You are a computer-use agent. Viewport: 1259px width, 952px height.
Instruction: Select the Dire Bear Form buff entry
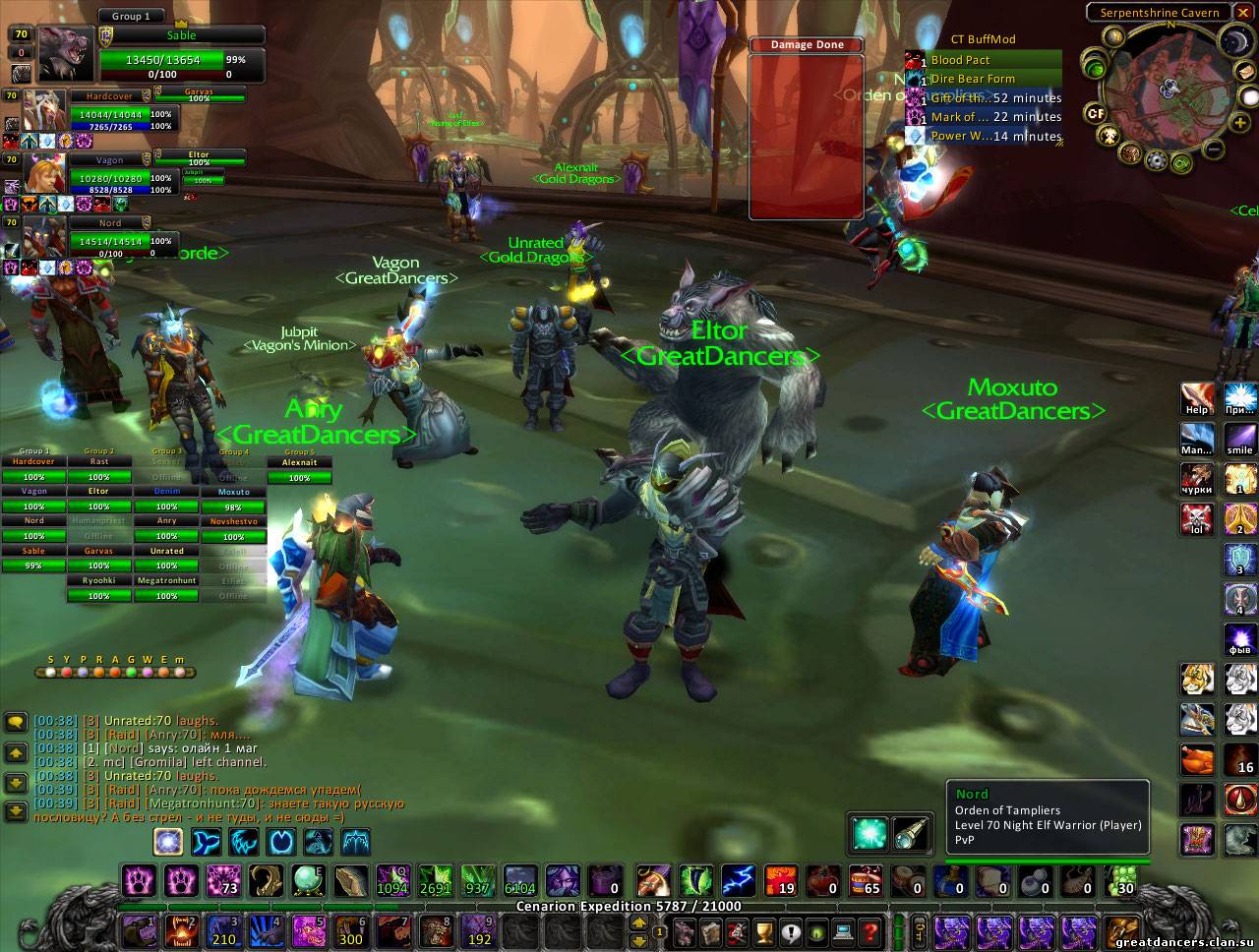[984, 79]
